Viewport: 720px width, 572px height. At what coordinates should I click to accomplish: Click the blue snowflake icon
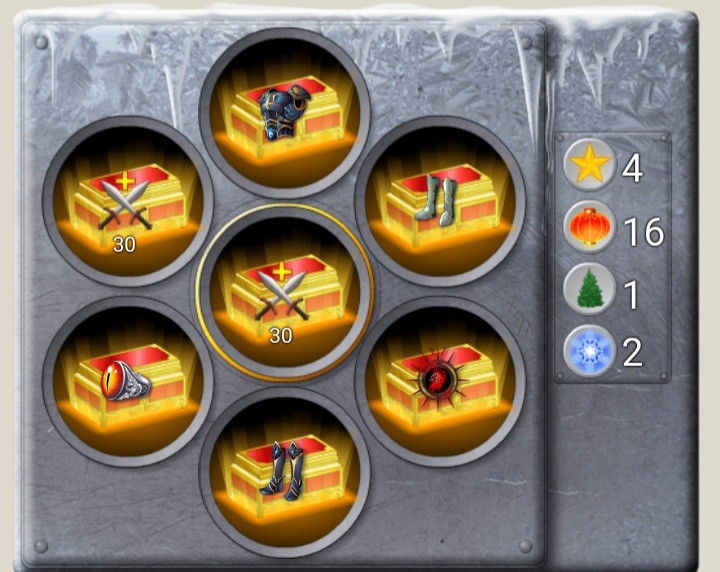coord(589,352)
